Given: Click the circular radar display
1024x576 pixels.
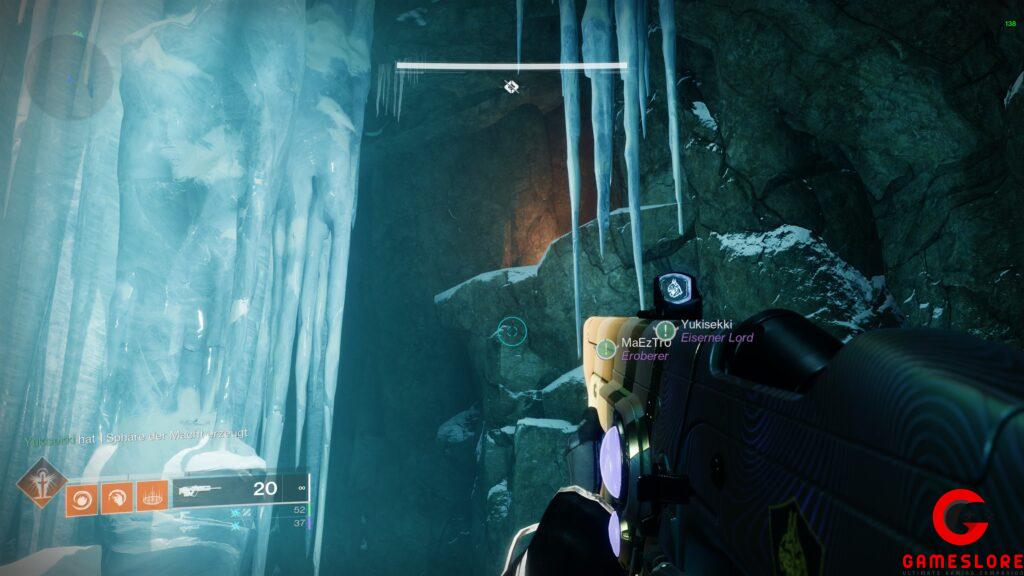Looking at the screenshot, I should tap(68, 77).
